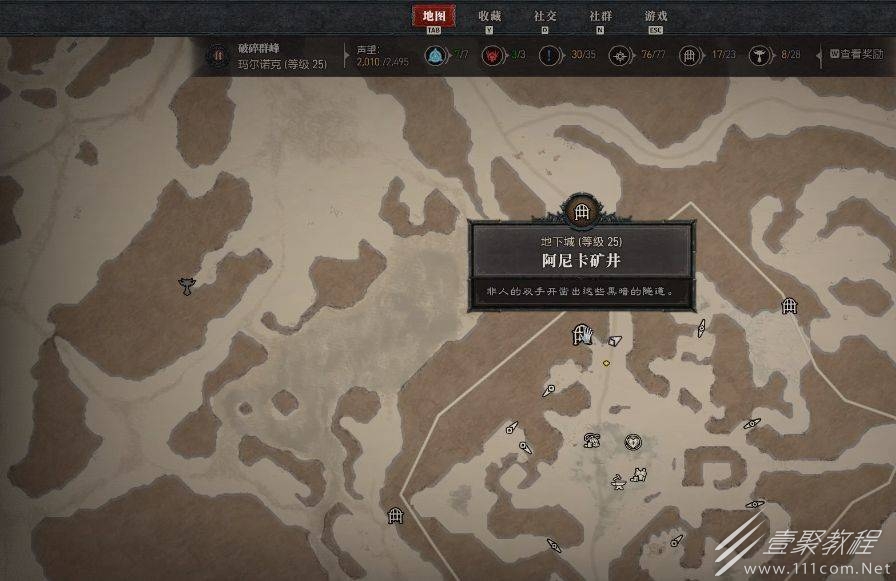
Task: Select the Altar of Lilith progress icon
Action: pos(760,55)
